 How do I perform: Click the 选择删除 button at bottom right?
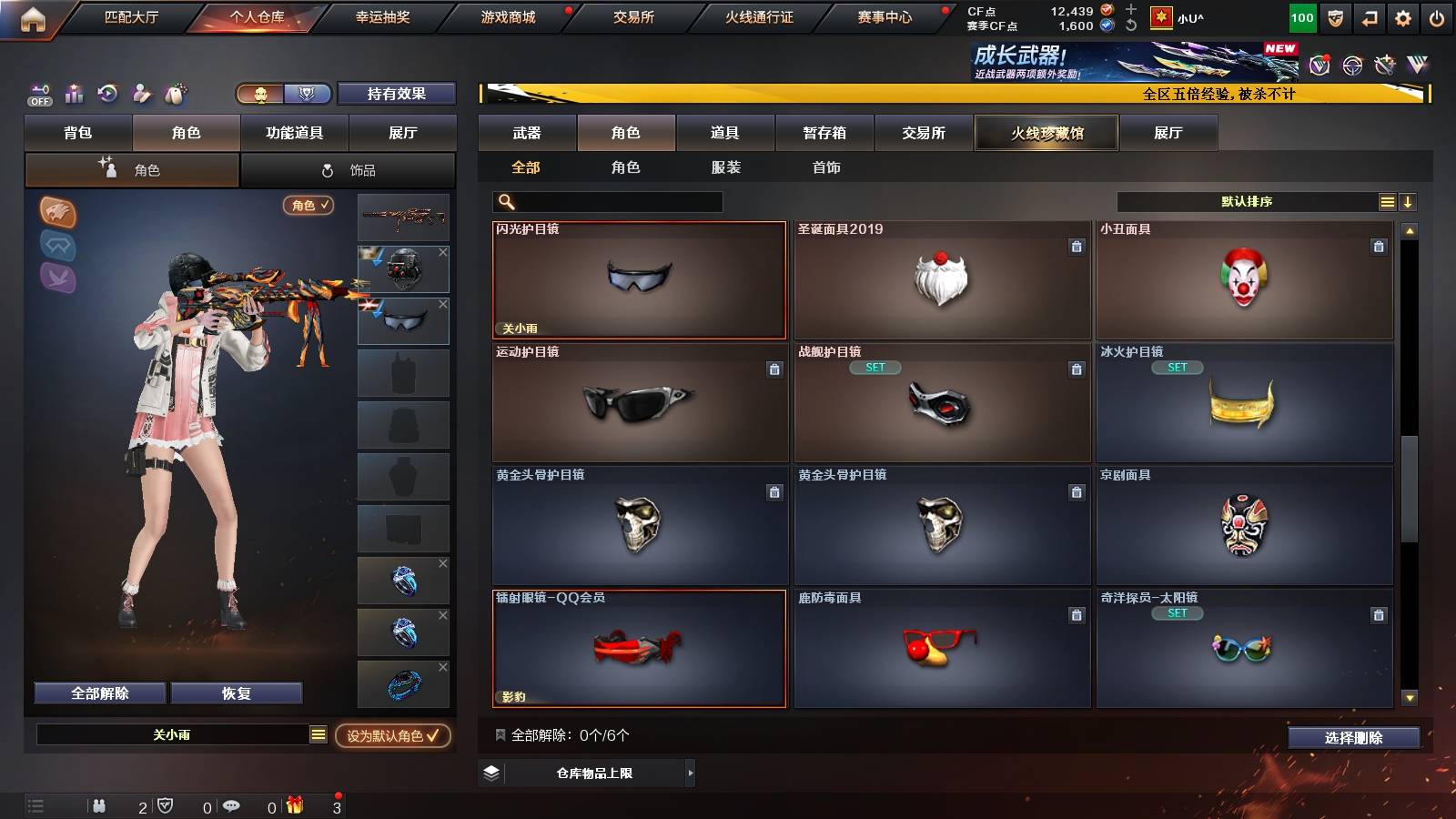tap(1354, 738)
